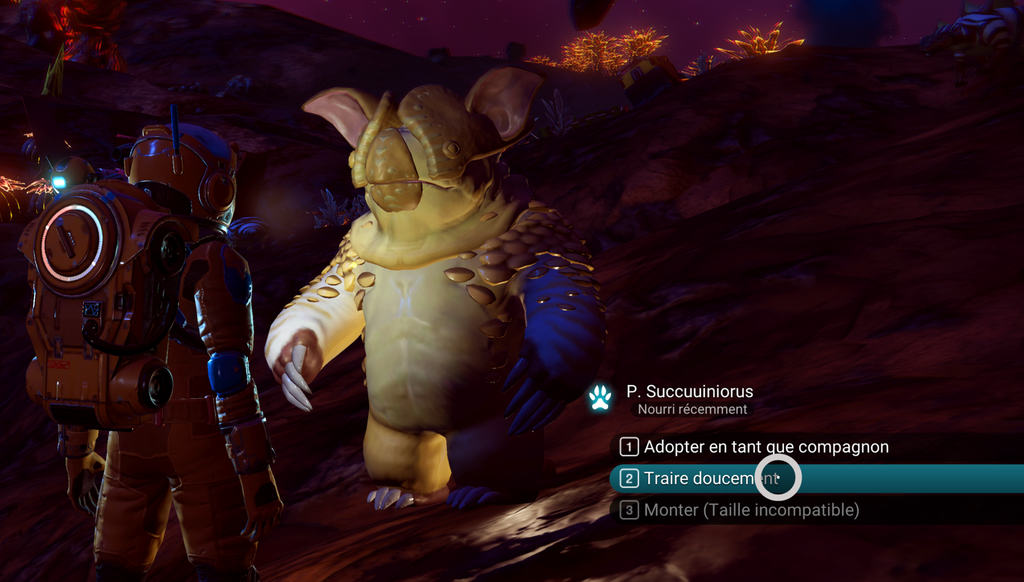Pick Monter (Taille incompatible) entry
The width and height of the screenshot is (1024, 582).
pyautogui.click(x=750, y=510)
